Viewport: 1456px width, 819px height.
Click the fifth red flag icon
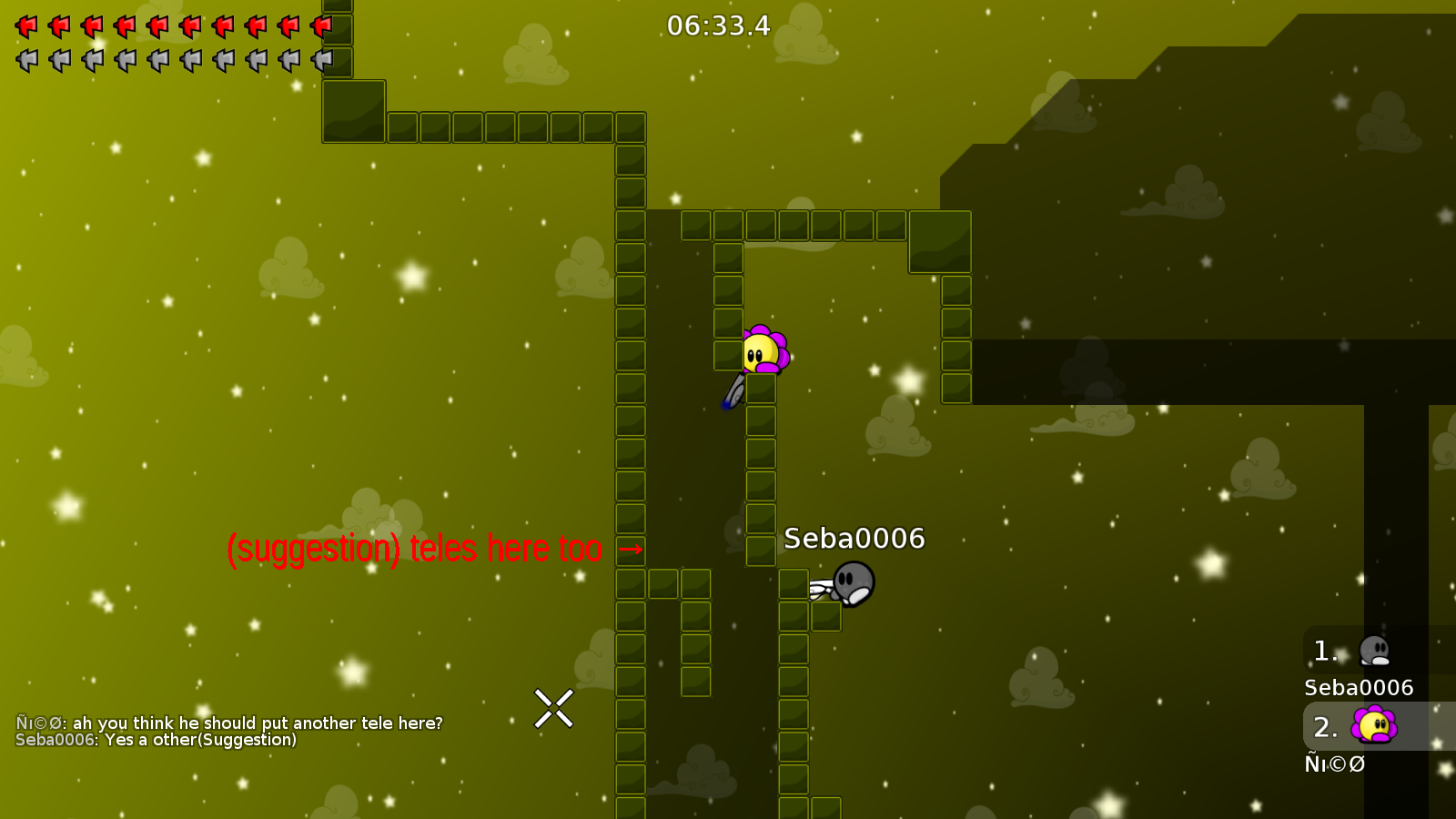pos(157,25)
